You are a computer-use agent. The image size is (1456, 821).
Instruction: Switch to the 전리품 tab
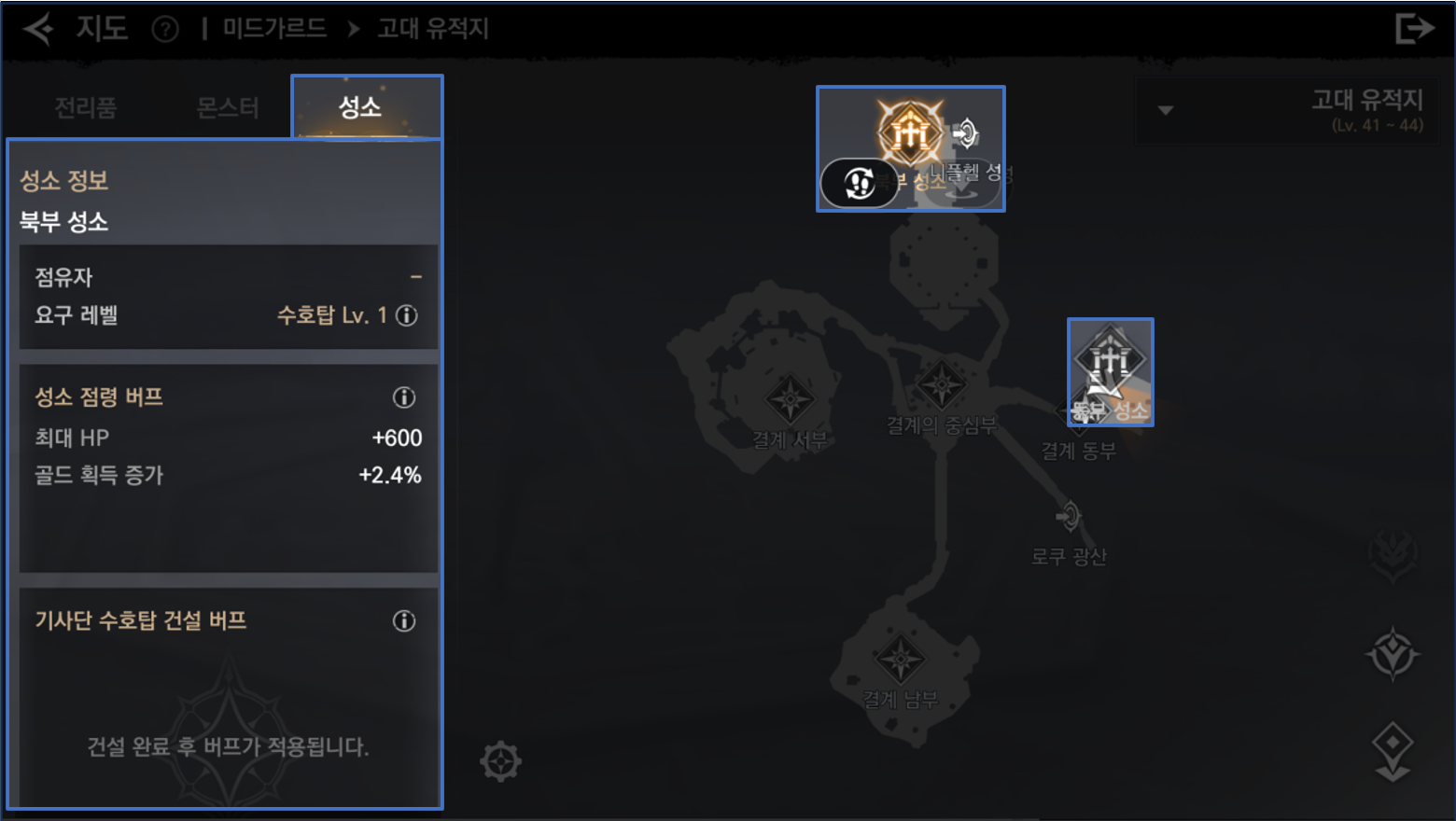[85, 108]
